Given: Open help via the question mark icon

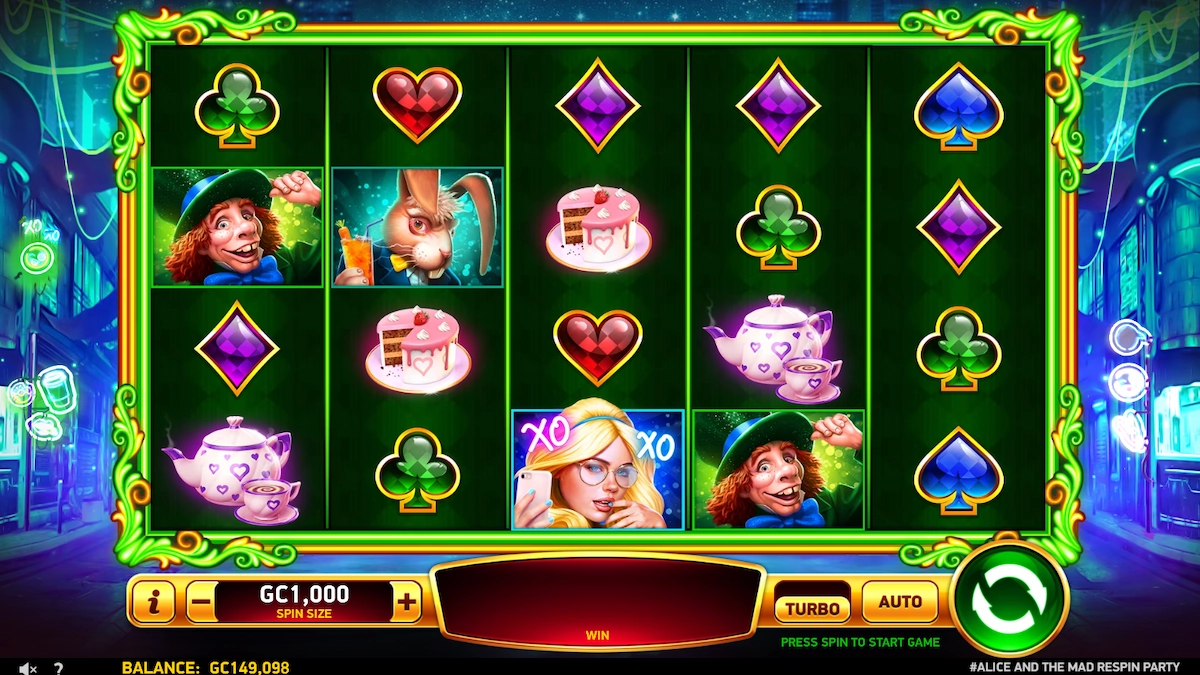Looking at the screenshot, I should [x=58, y=667].
